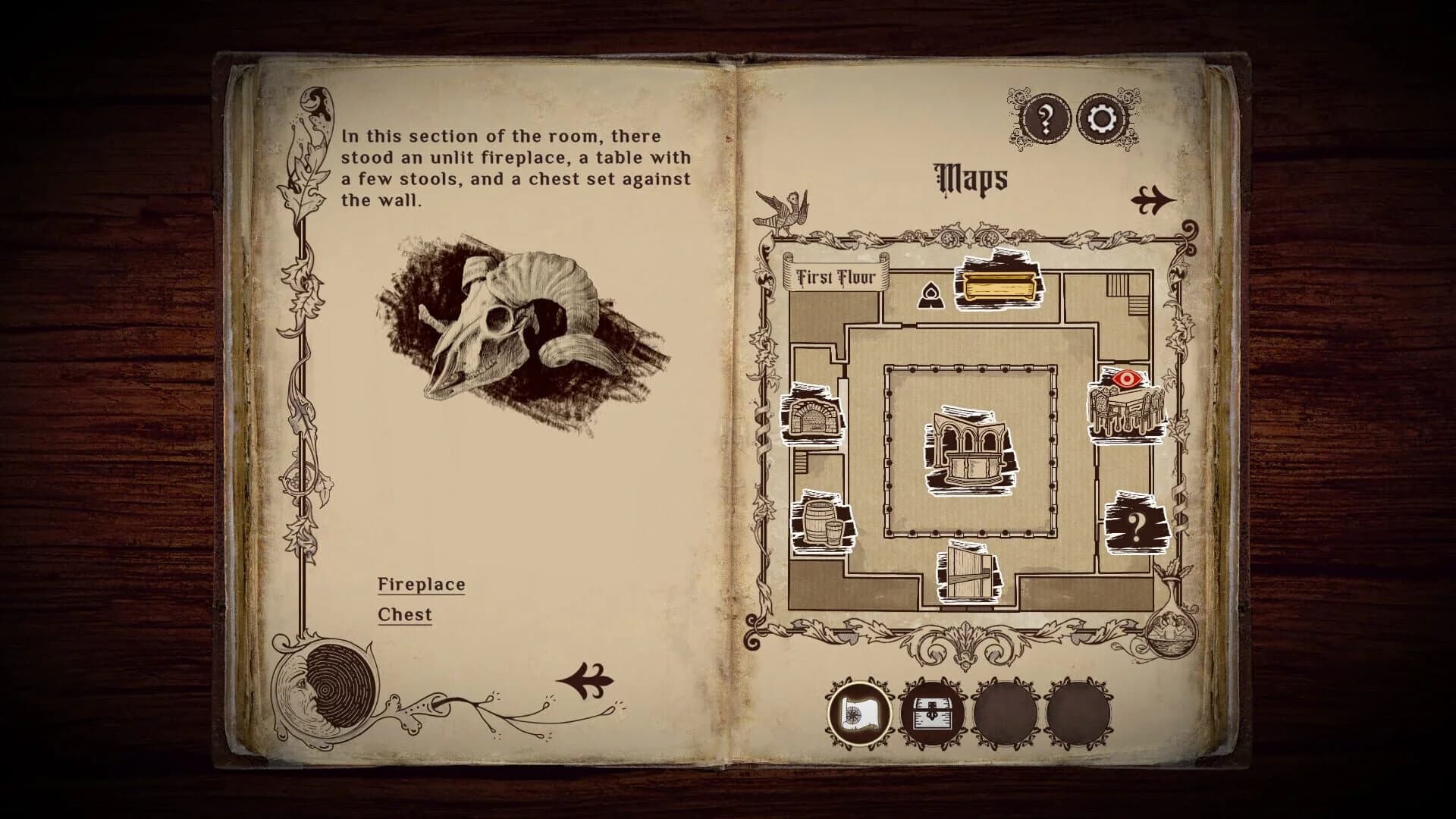The height and width of the screenshot is (819, 1456).
Task: Click the First Floor banner
Action: (x=837, y=278)
